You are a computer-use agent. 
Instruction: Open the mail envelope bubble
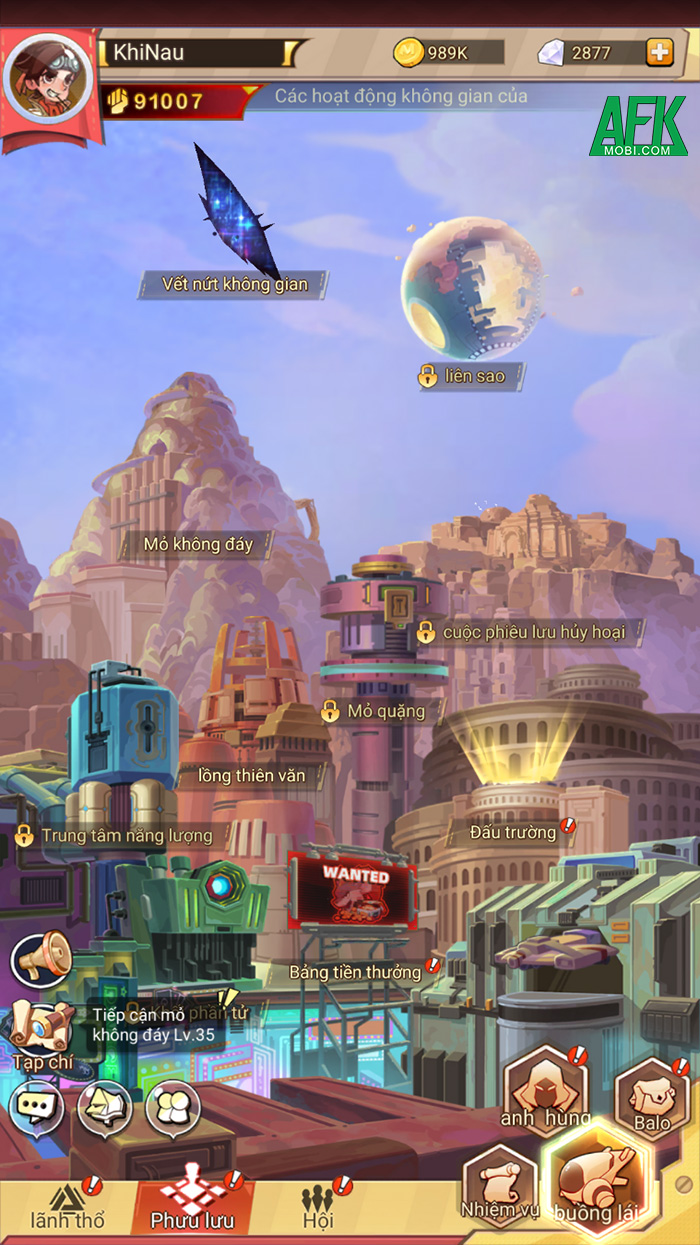pos(105,1107)
